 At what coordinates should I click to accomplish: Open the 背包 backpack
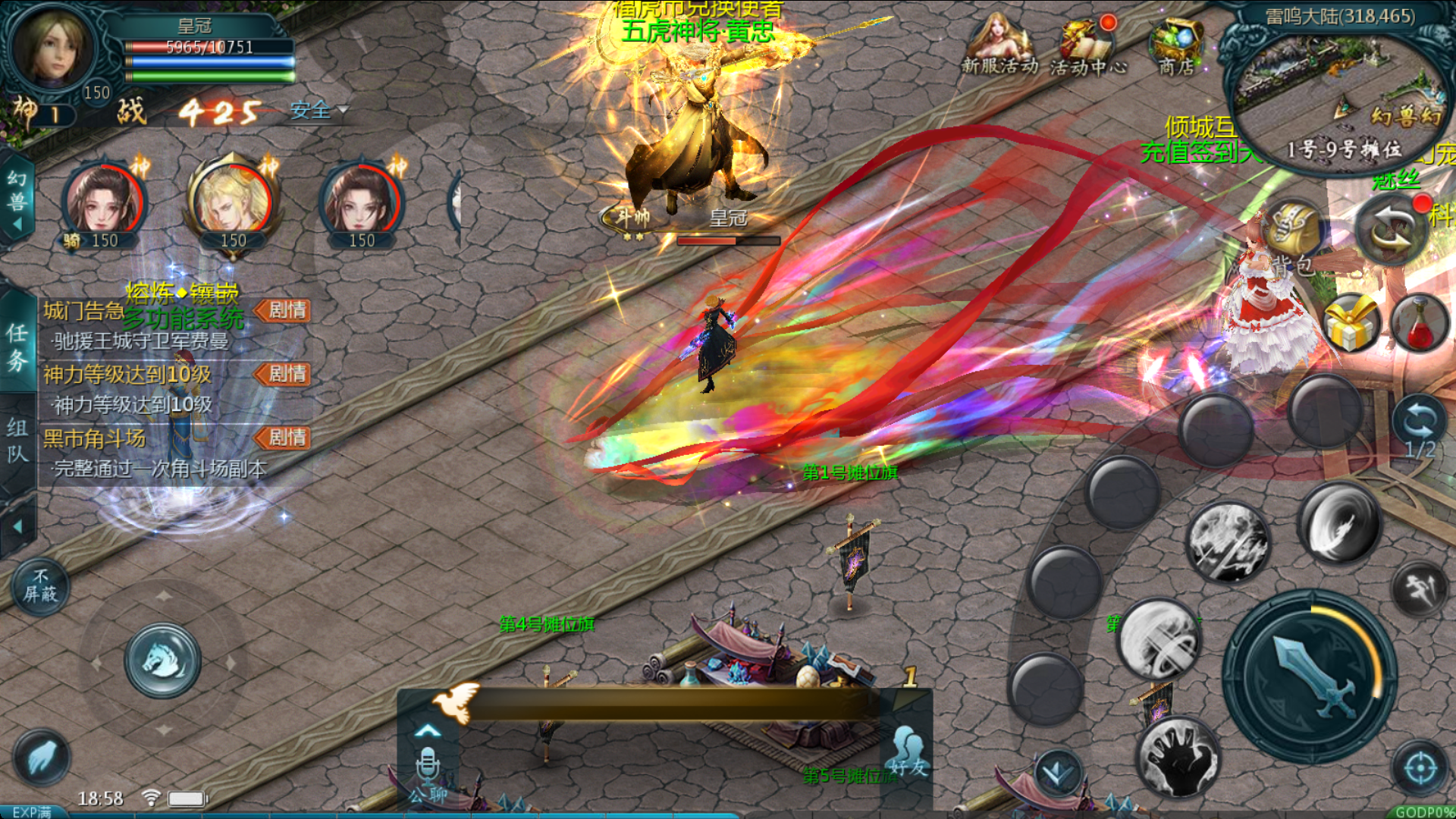[x=1294, y=235]
